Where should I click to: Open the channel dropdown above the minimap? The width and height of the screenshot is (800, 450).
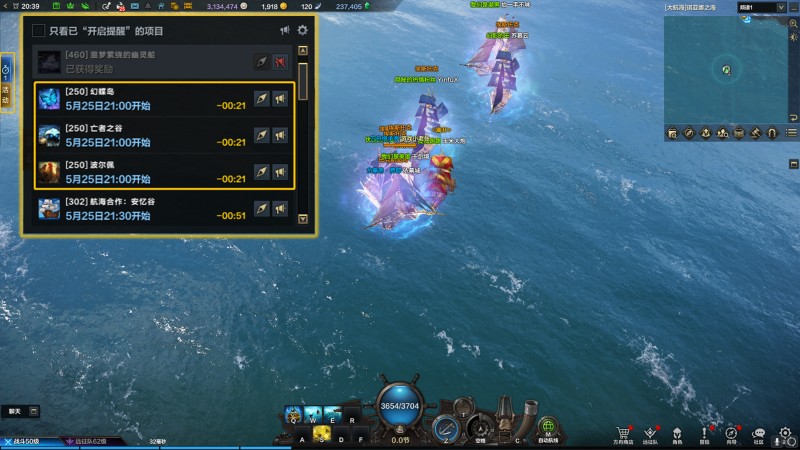click(x=761, y=7)
